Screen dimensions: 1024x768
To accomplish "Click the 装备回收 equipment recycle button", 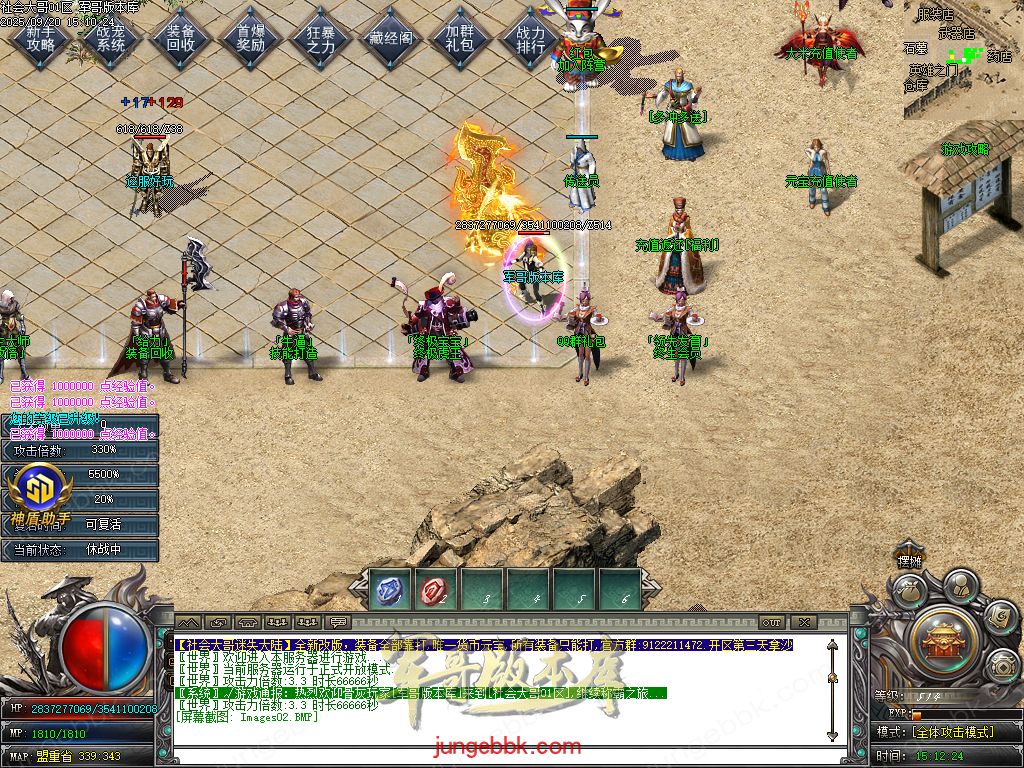I will point(181,38).
